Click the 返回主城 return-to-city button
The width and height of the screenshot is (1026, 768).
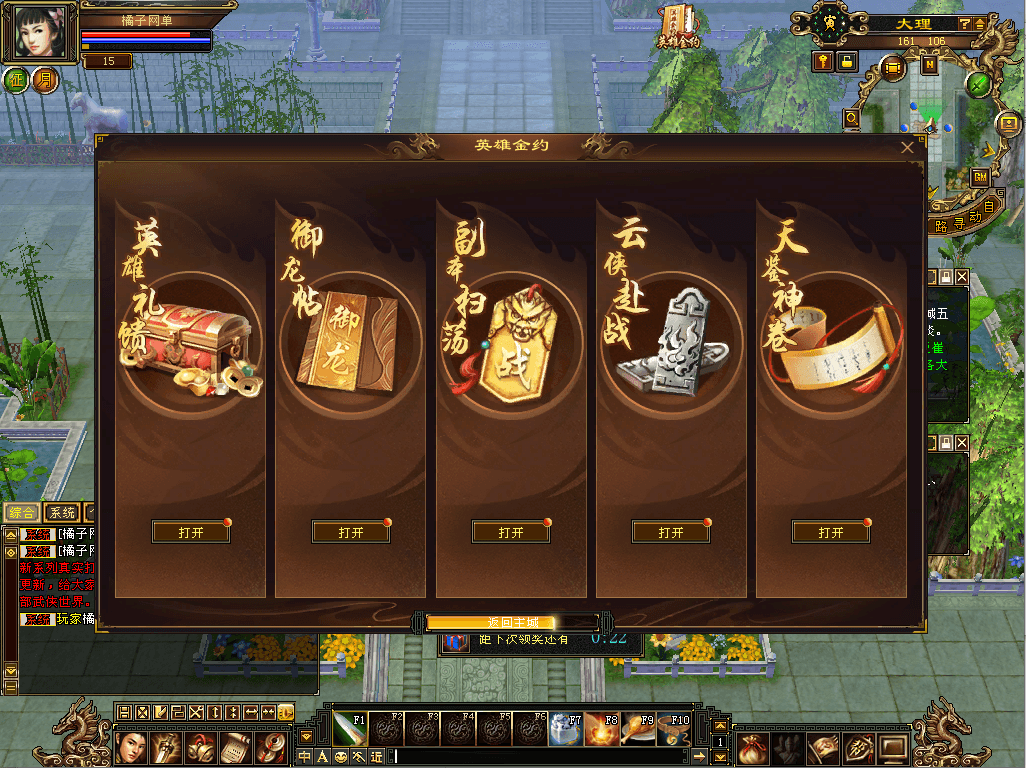point(512,622)
